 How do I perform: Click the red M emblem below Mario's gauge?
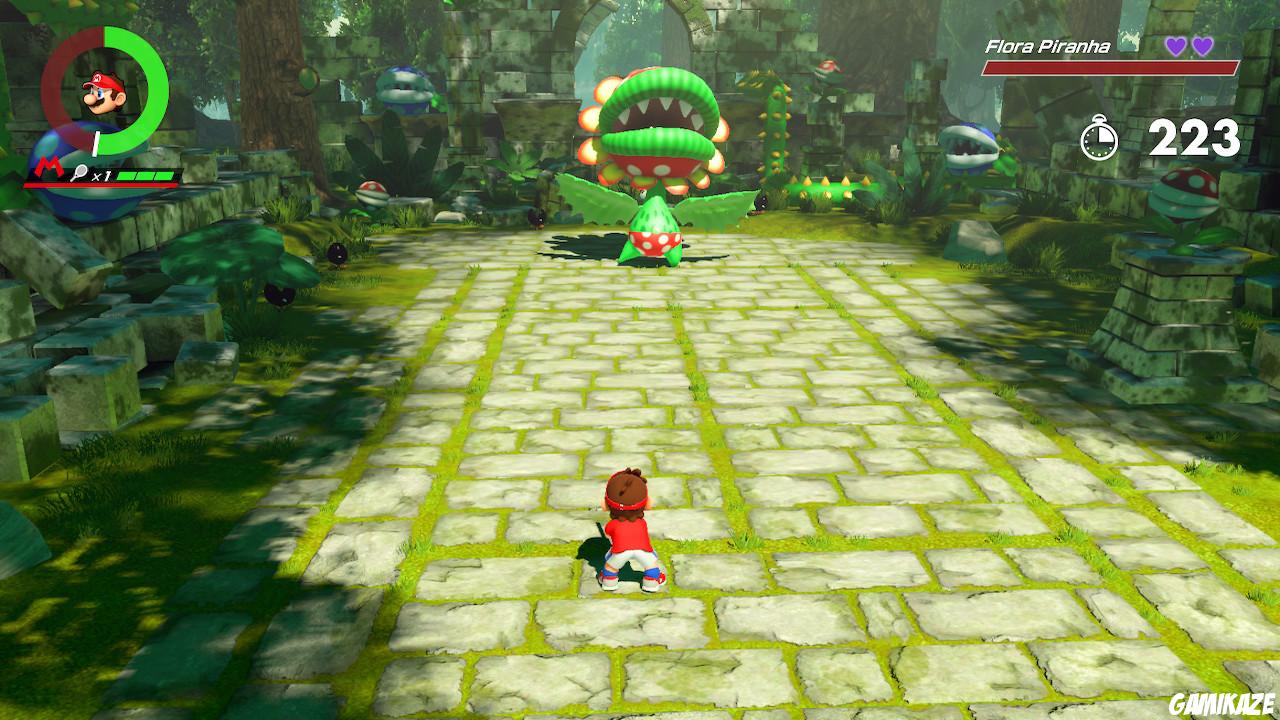pyautogui.click(x=47, y=168)
